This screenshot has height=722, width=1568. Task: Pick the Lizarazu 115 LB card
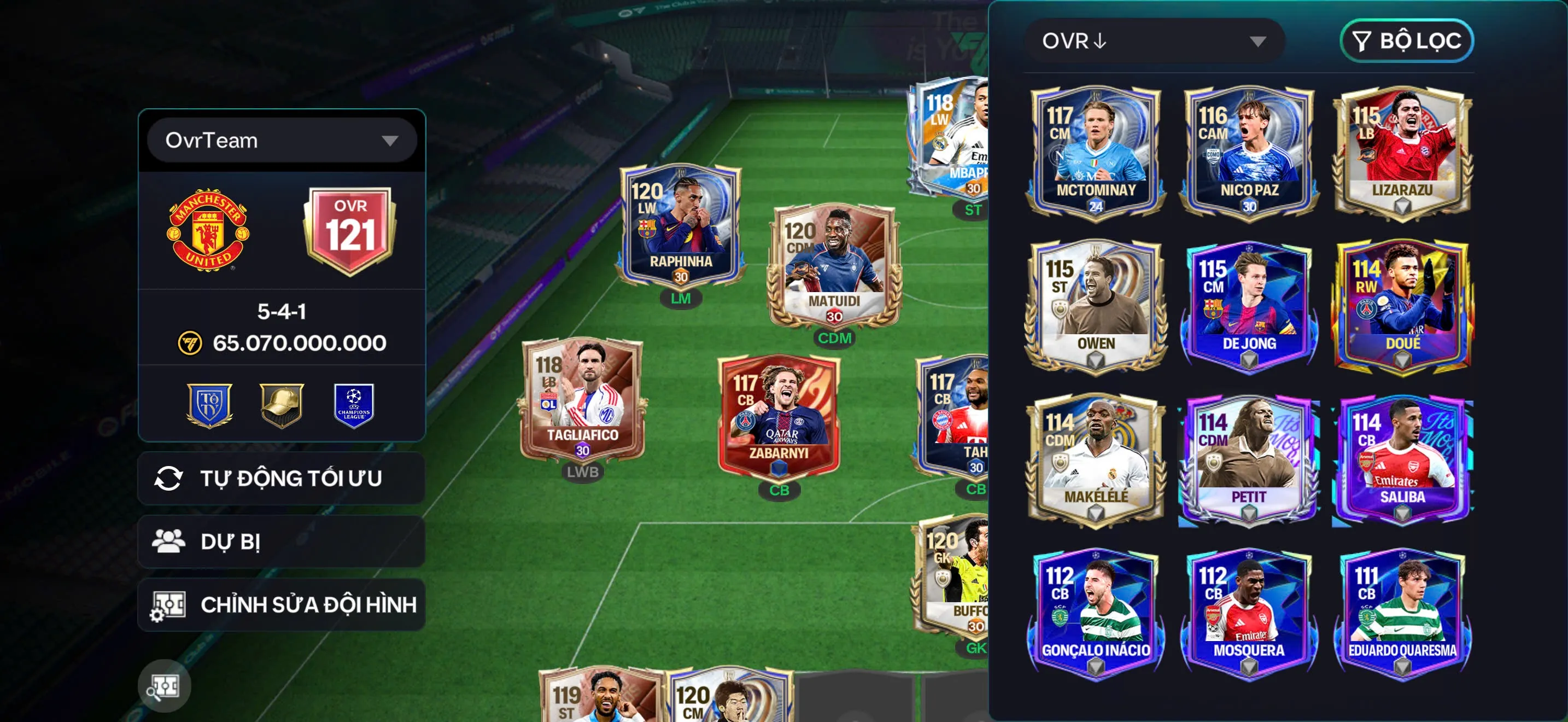coord(1402,152)
